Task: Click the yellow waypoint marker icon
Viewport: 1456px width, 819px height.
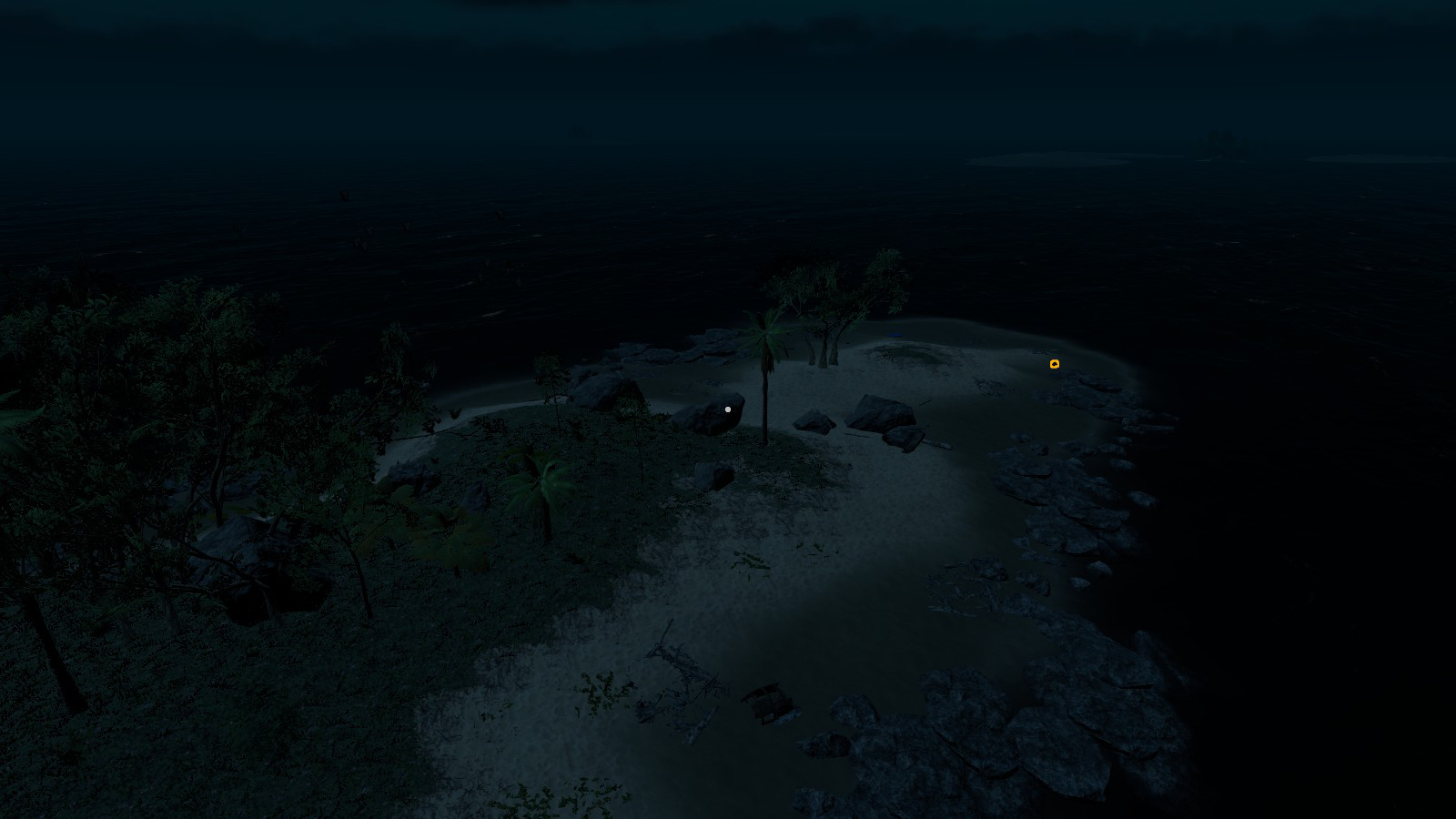Action: tap(1055, 364)
